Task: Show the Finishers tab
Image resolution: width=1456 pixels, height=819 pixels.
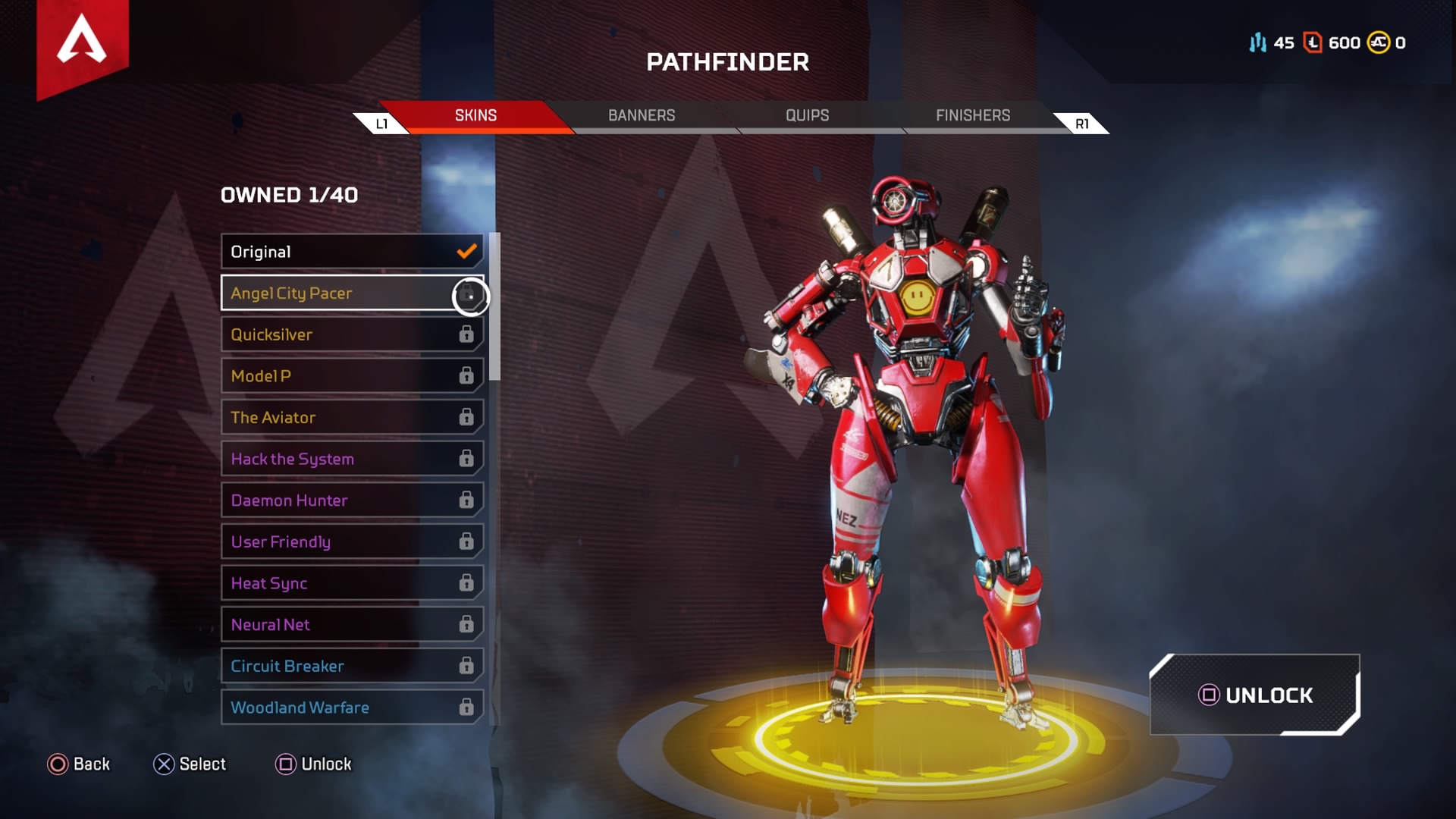Action: (x=973, y=115)
